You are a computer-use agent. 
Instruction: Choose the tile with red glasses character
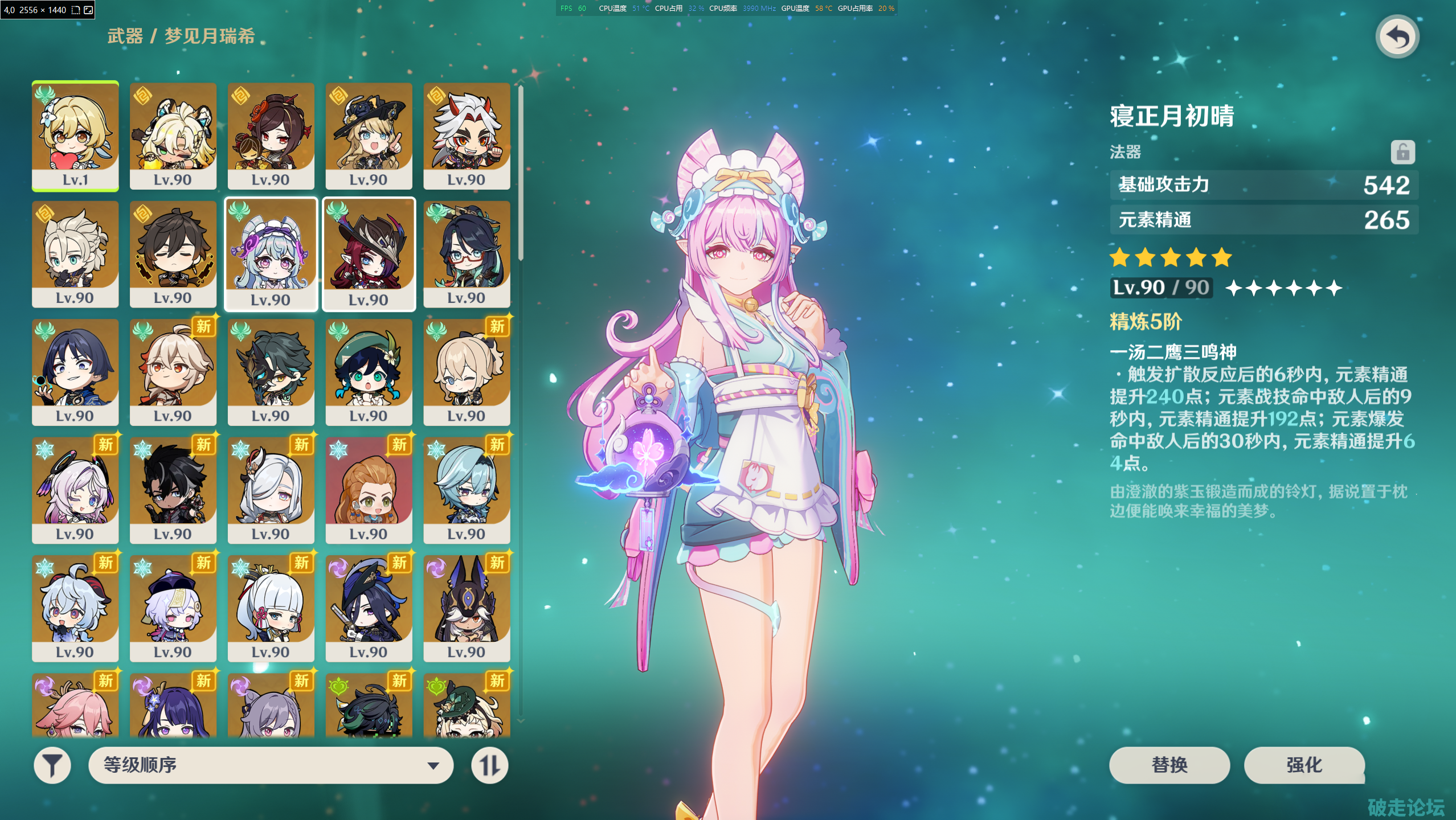(x=467, y=253)
